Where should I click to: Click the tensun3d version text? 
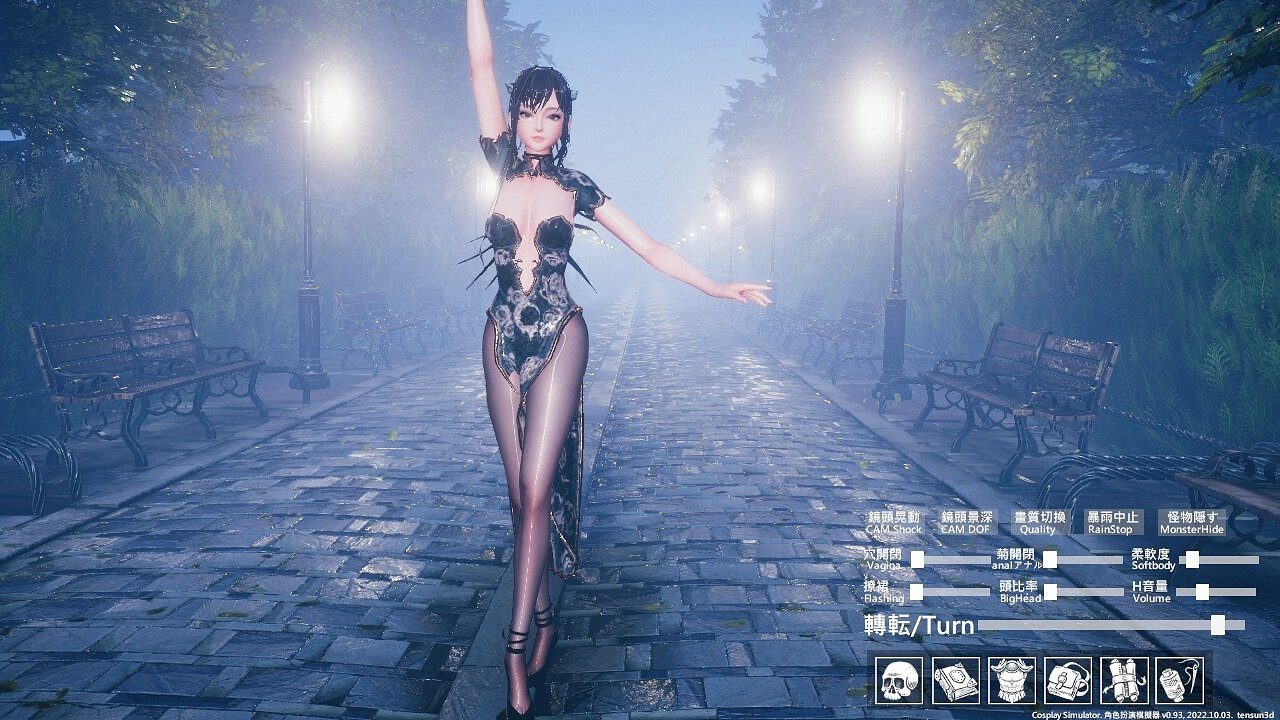(x=1255, y=713)
